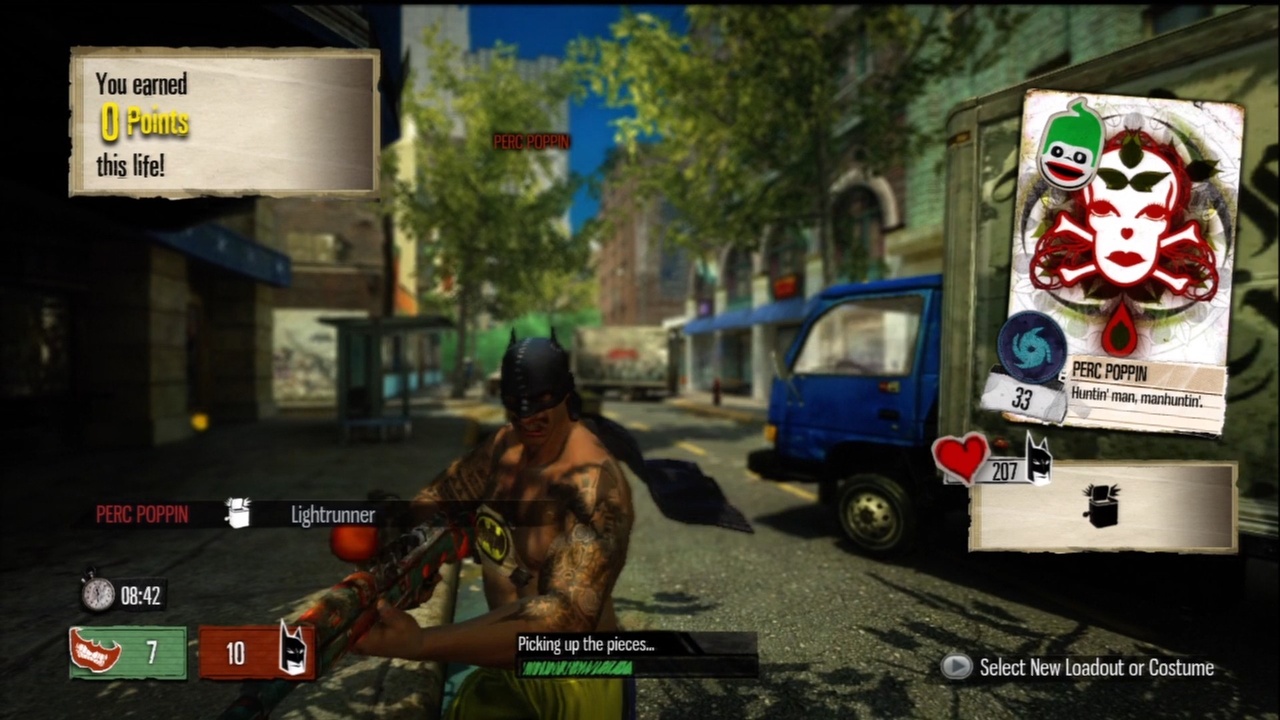Click the jack-in-the-box icon in the killfeed

[237, 514]
